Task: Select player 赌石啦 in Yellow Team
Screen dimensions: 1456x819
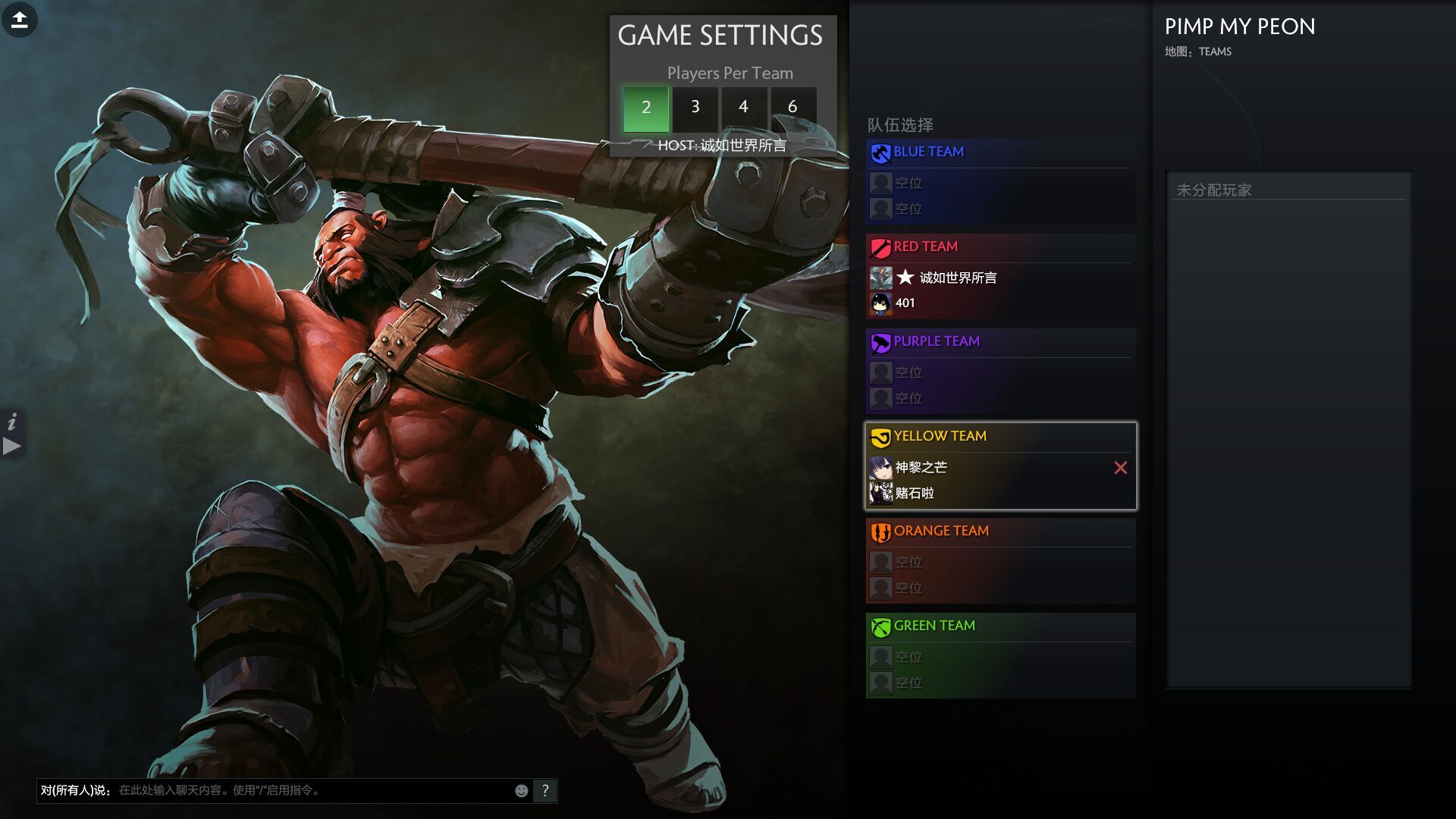Action: [x=915, y=494]
